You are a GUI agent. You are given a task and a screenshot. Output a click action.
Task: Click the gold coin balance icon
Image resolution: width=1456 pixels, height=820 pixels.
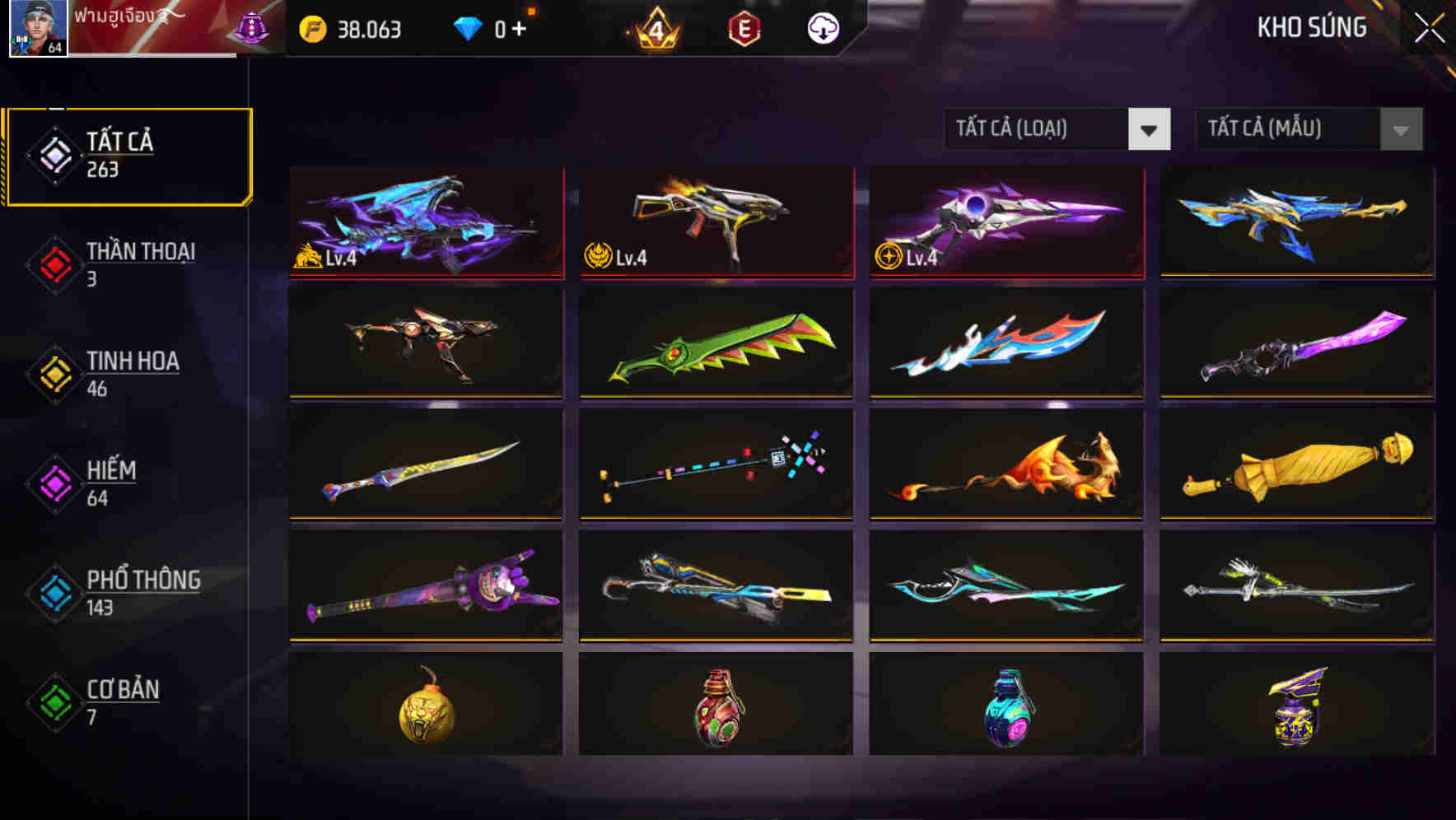313,27
